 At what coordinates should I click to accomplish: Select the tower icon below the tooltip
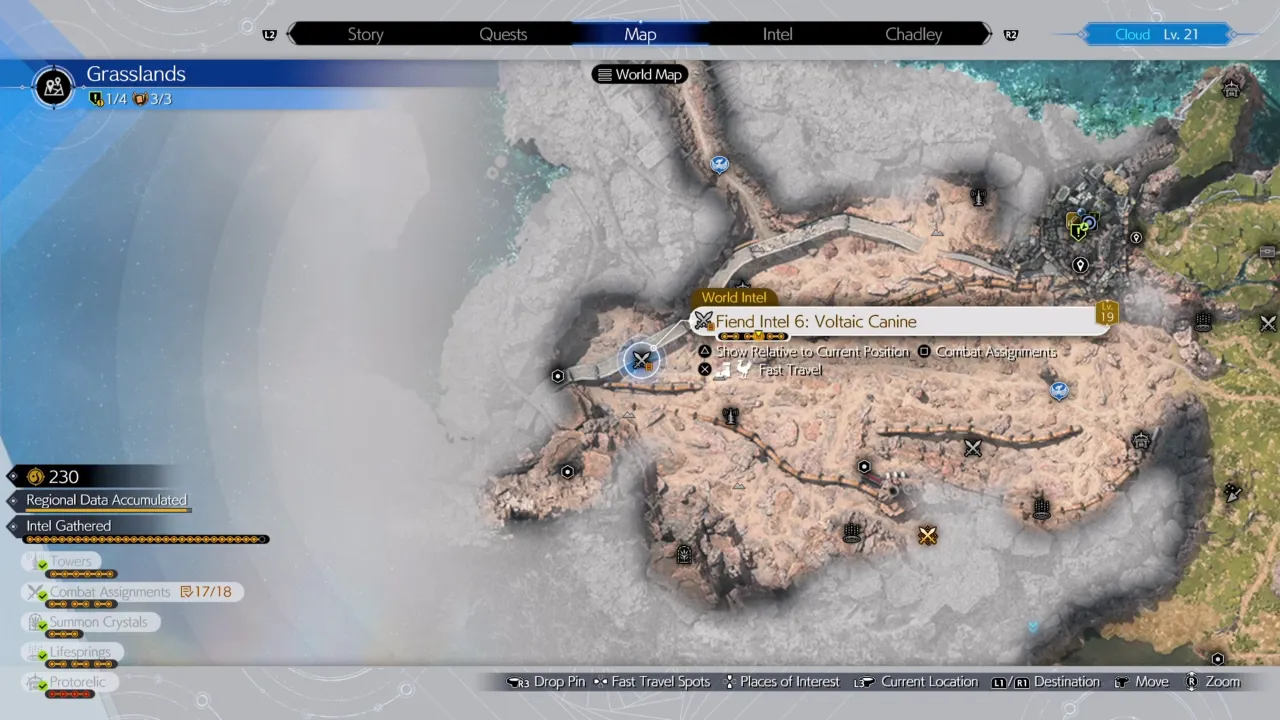coord(730,417)
